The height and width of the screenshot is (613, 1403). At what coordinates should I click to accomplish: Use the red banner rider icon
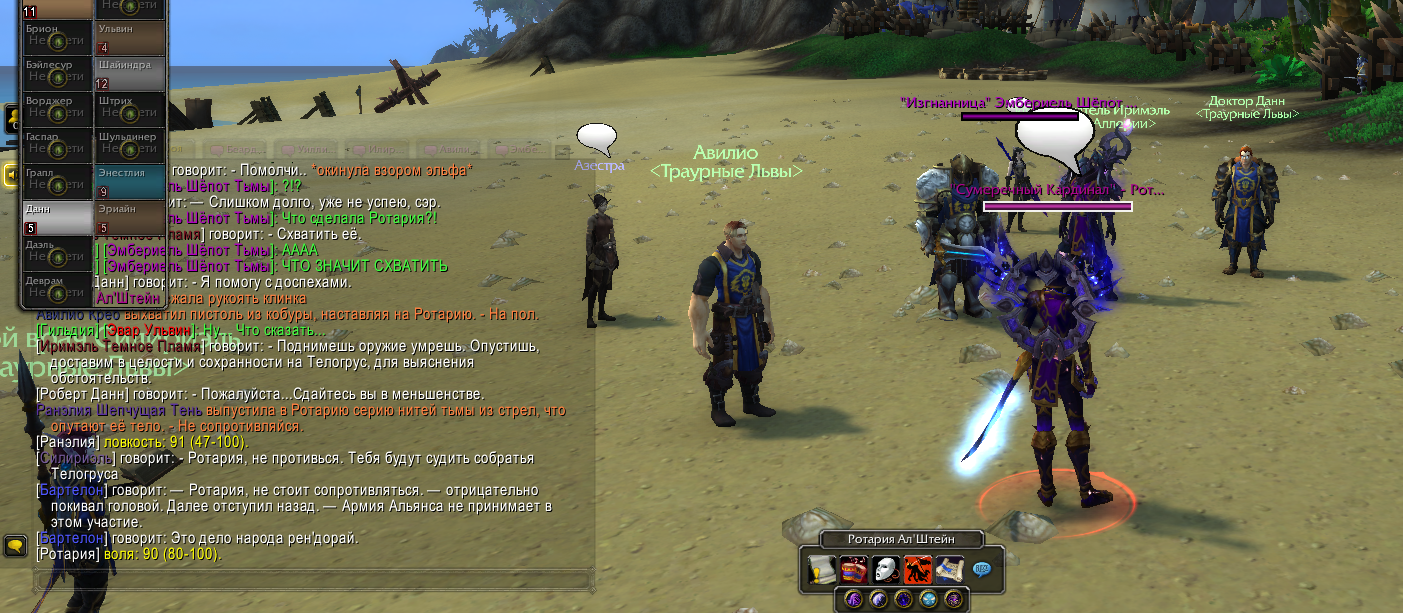[x=918, y=570]
